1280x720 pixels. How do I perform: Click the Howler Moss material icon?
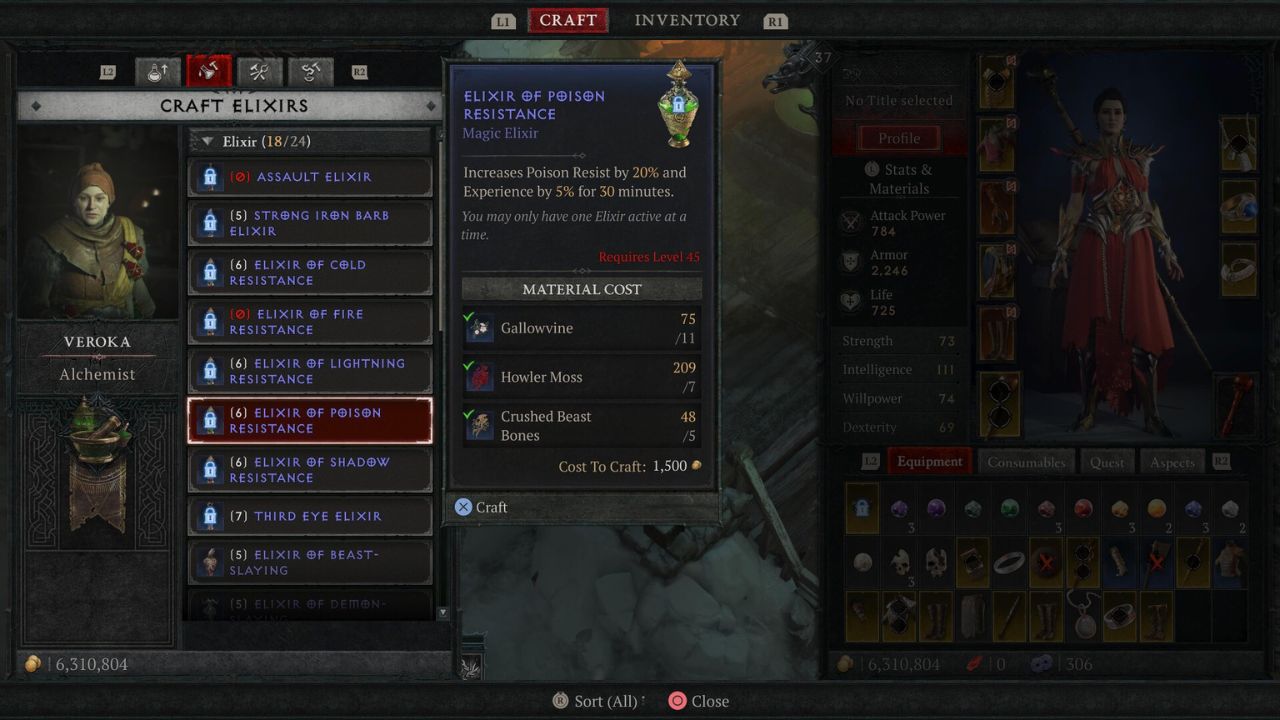point(480,377)
